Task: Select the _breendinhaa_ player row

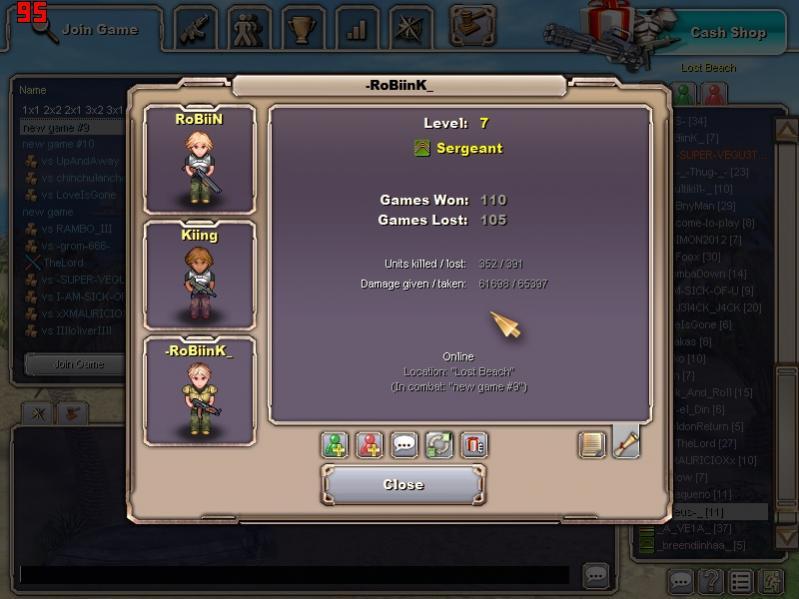Action: (700, 545)
